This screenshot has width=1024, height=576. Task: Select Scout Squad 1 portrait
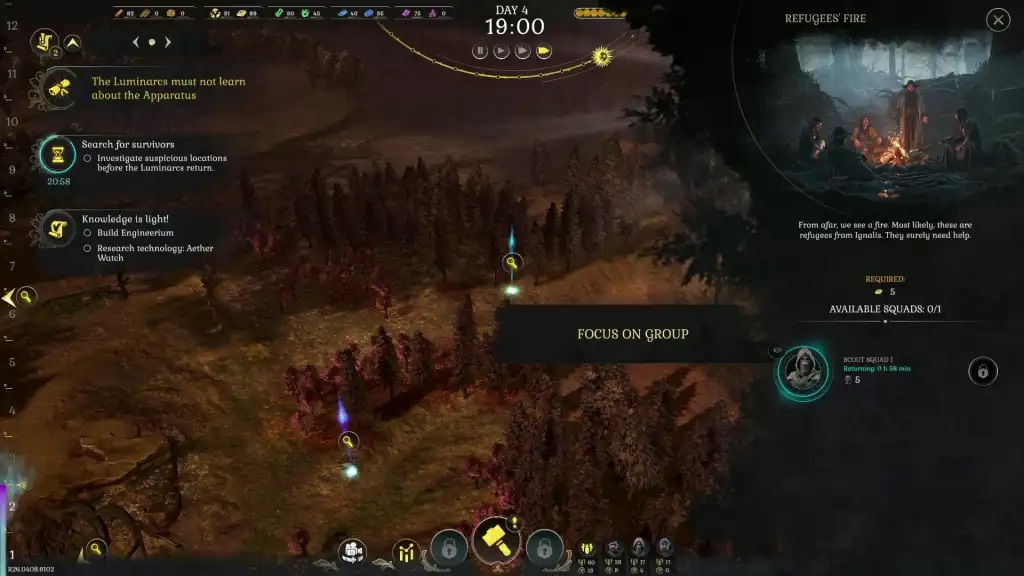pos(804,373)
